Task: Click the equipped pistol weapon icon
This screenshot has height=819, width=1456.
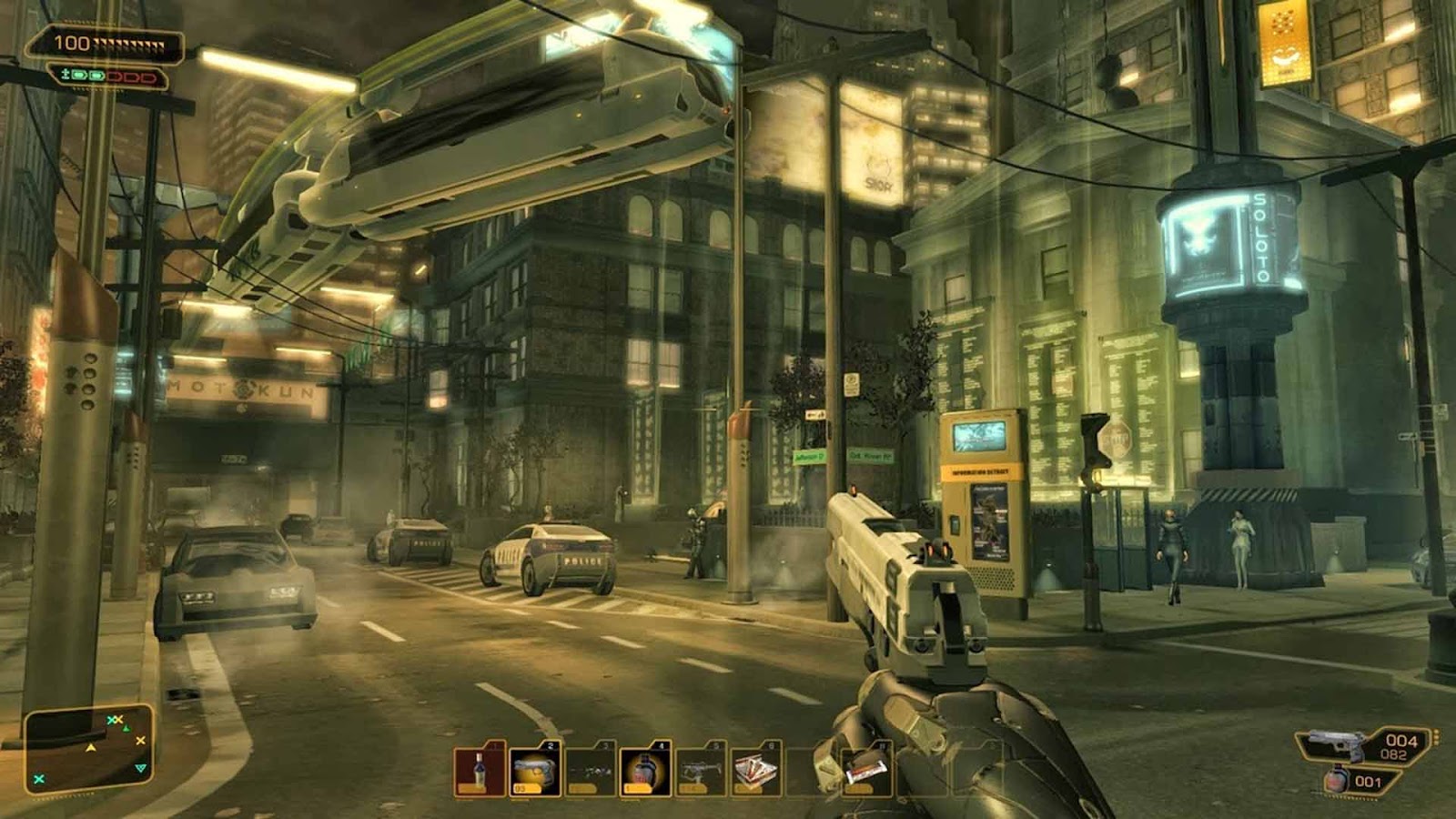Action: coord(1336,745)
